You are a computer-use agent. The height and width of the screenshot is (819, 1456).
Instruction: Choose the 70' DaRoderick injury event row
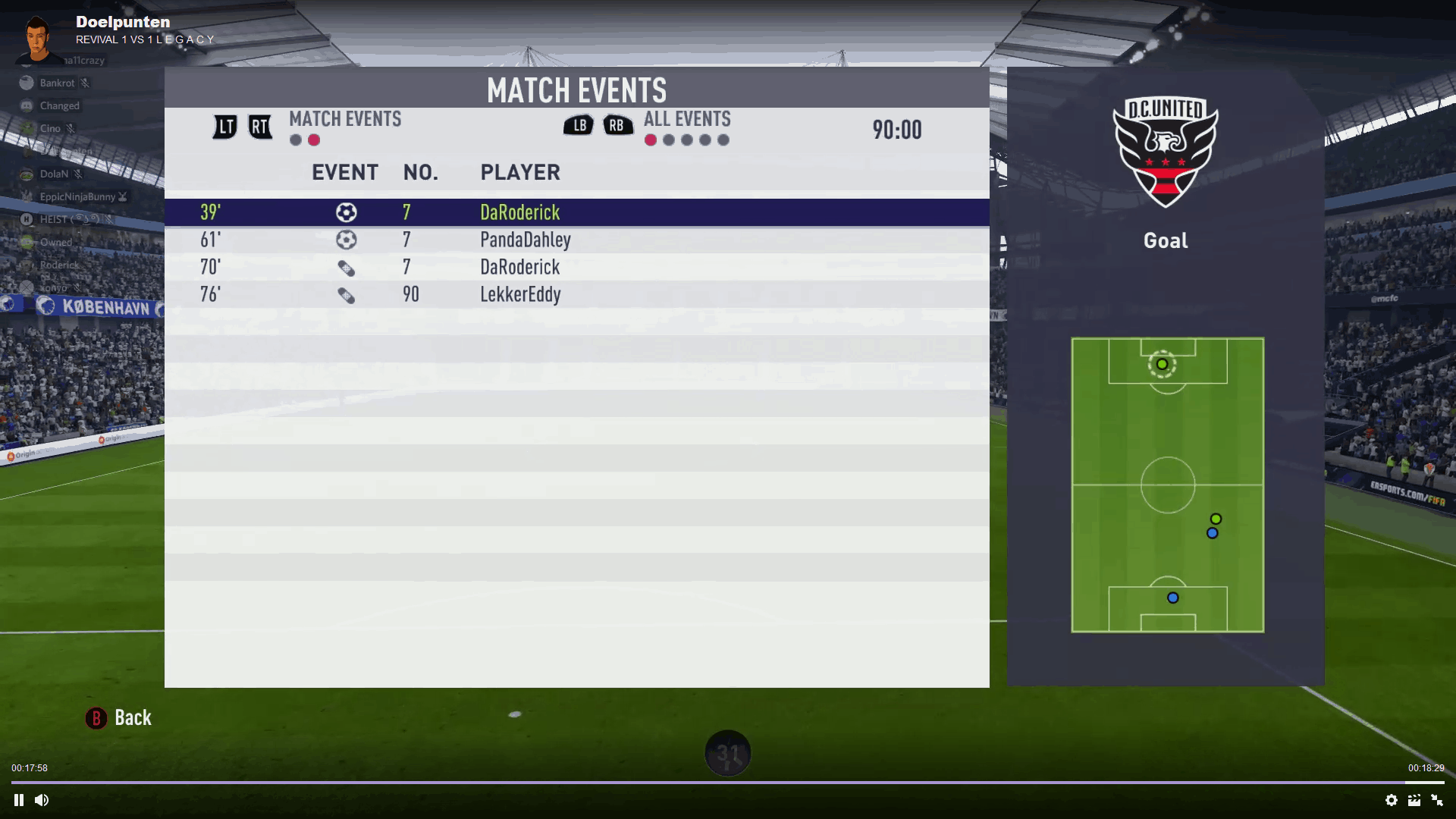[576, 267]
